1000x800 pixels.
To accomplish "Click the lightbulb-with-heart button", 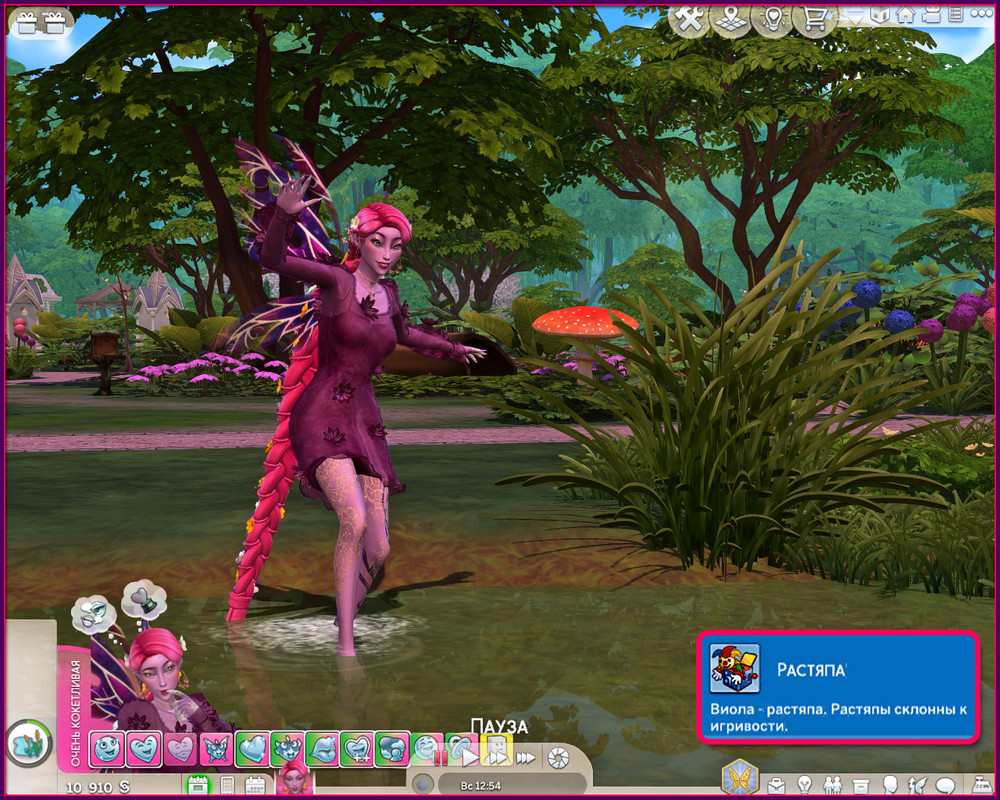I will click(772, 18).
